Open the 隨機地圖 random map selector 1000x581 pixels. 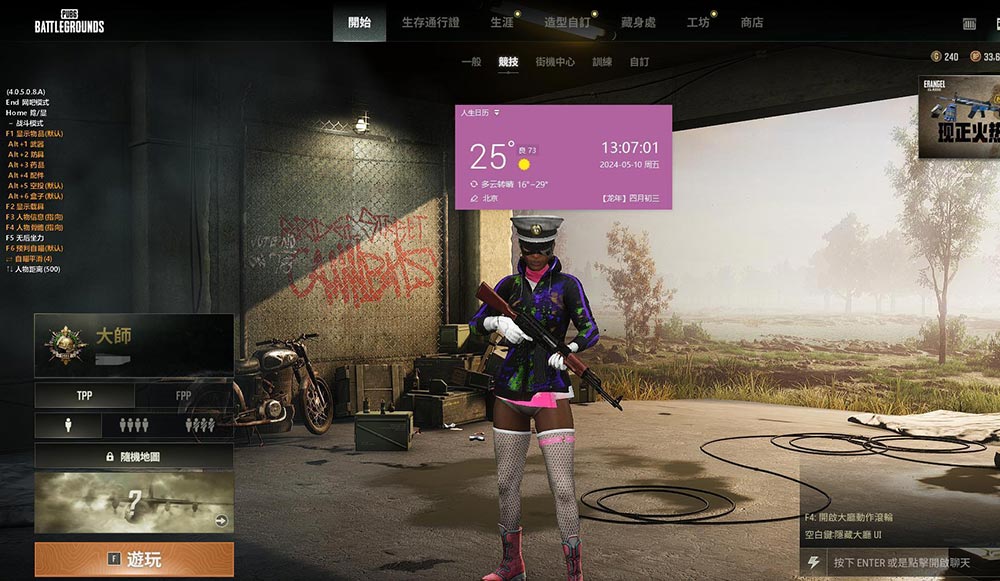(134, 456)
